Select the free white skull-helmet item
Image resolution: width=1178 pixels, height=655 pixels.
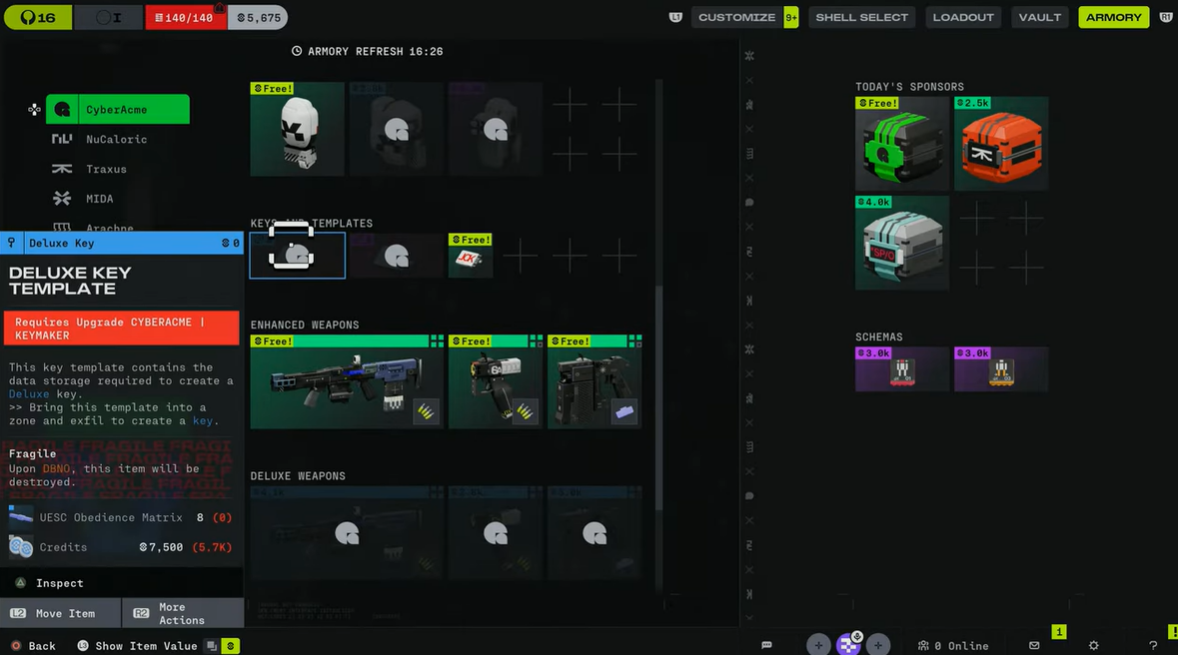click(x=297, y=130)
